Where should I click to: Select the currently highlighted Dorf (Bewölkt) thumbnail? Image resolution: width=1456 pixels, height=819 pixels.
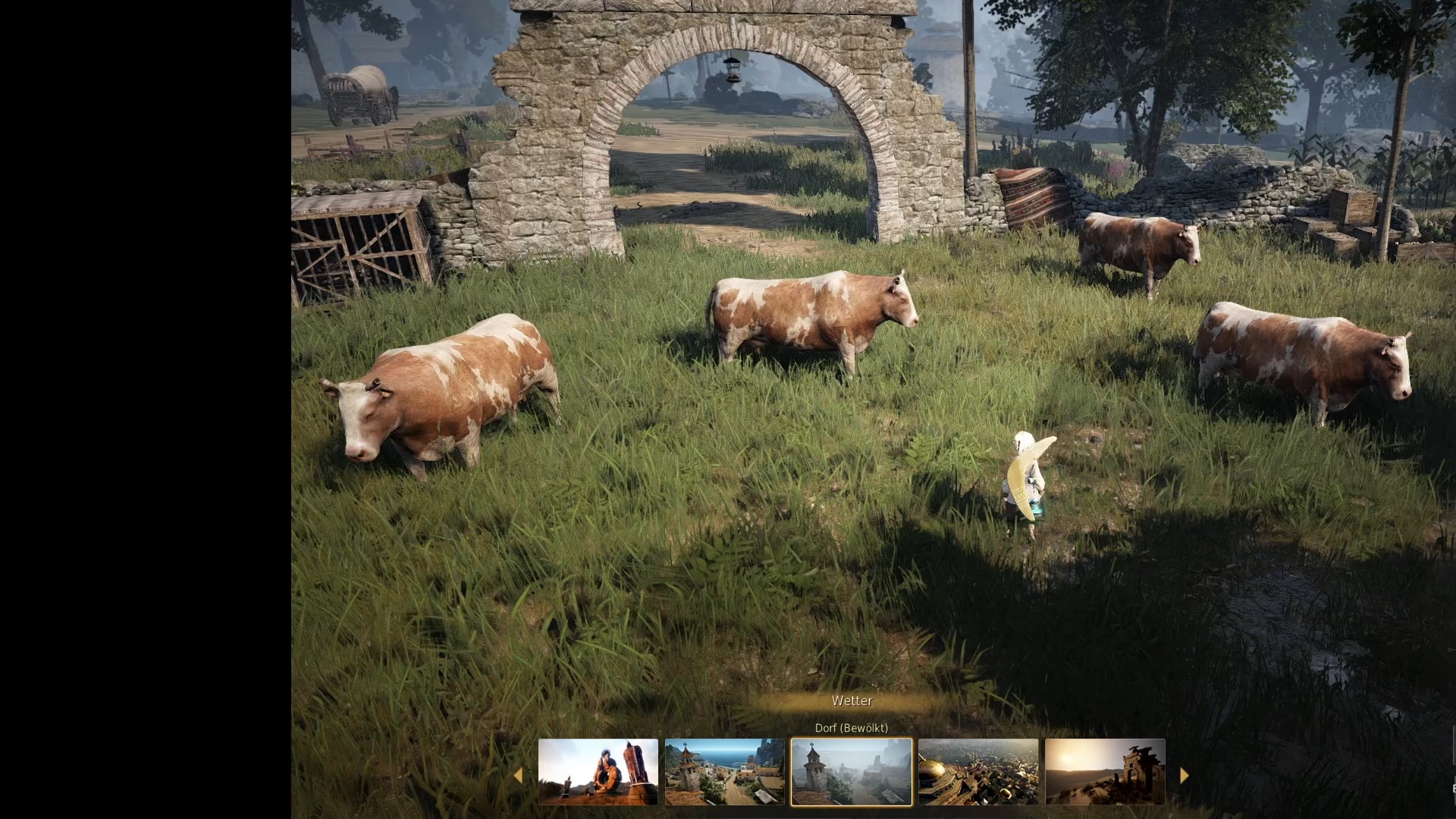tap(851, 772)
